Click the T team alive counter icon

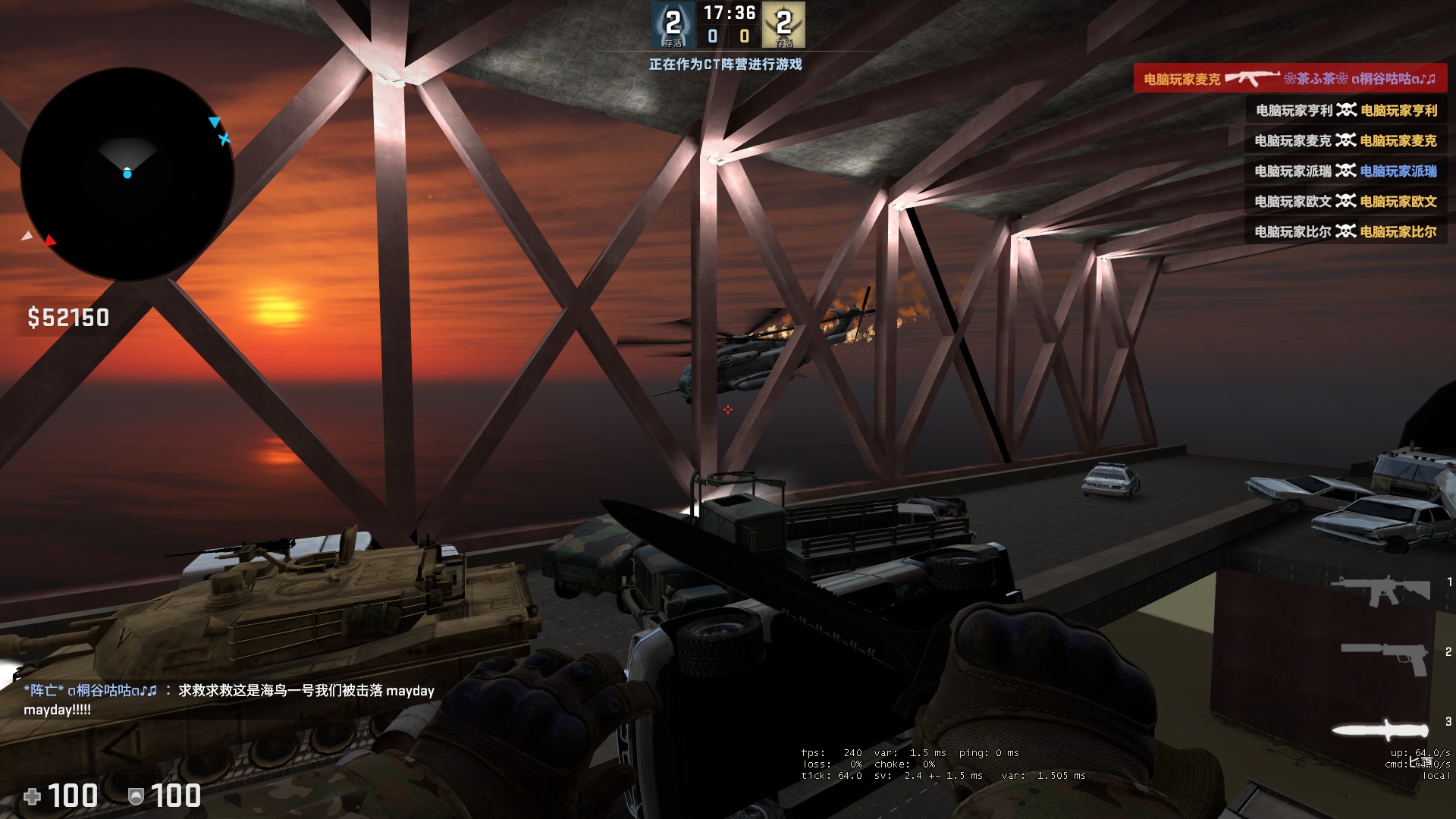click(784, 25)
